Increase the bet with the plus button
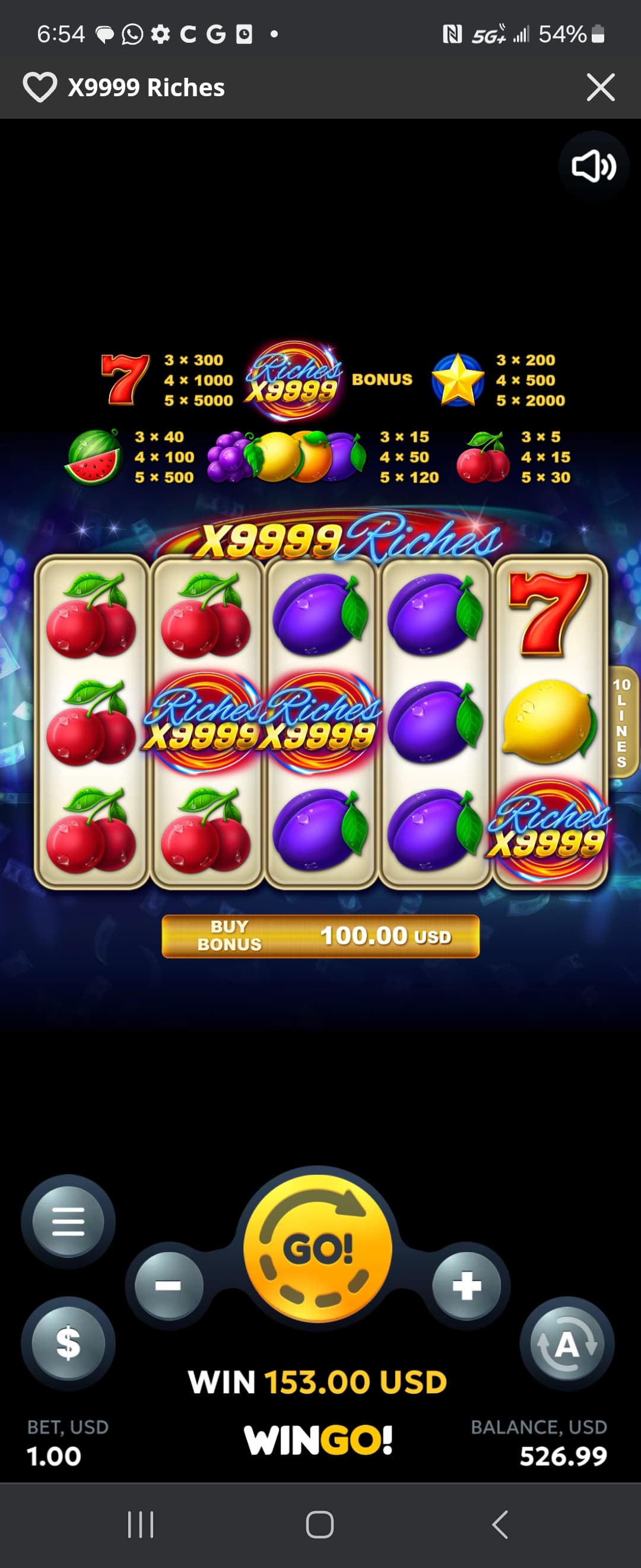This screenshot has width=641, height=1568. [467, 1285]
